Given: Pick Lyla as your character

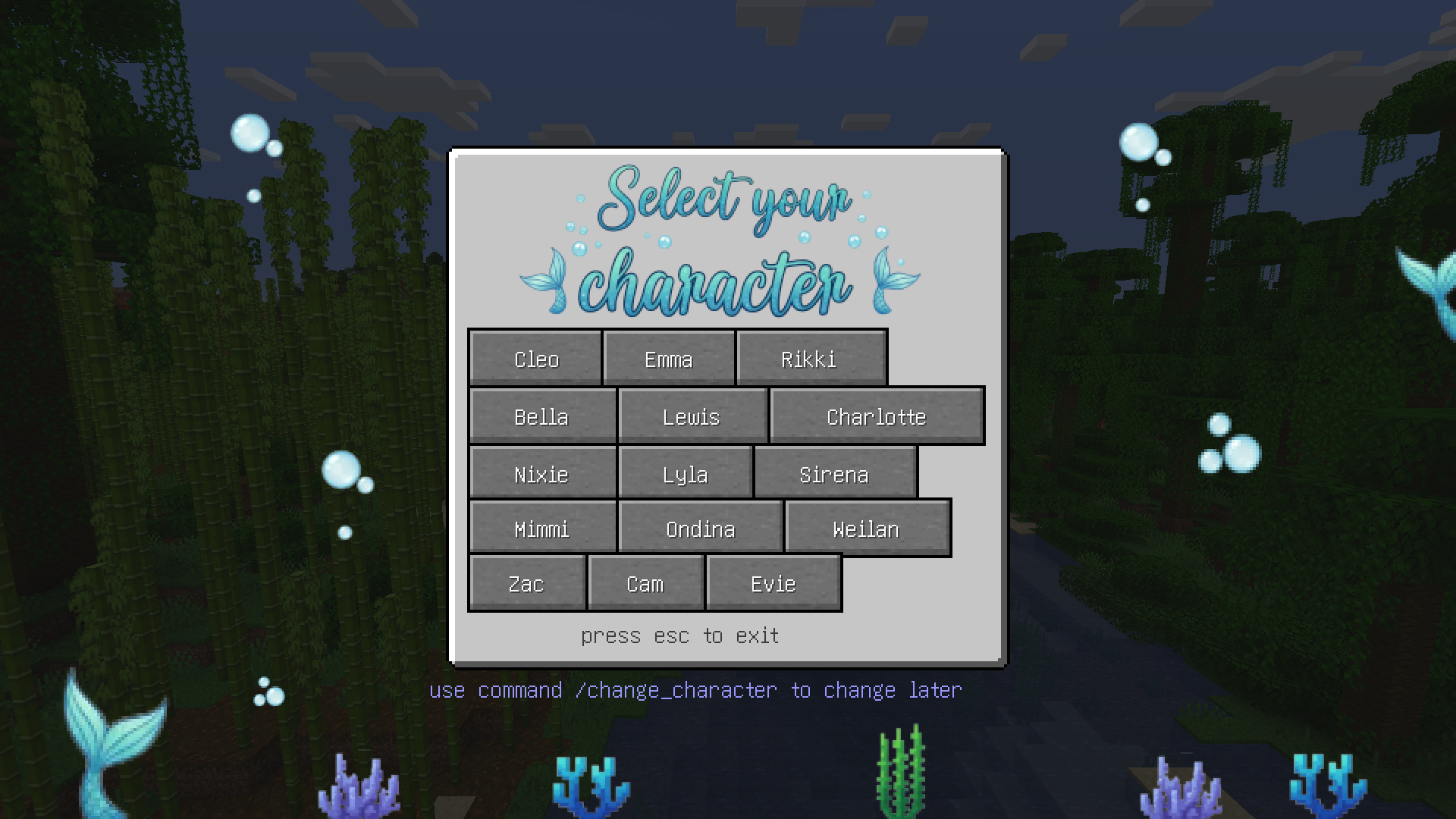Looking at the screenshot, I should [x=685, y=475].
